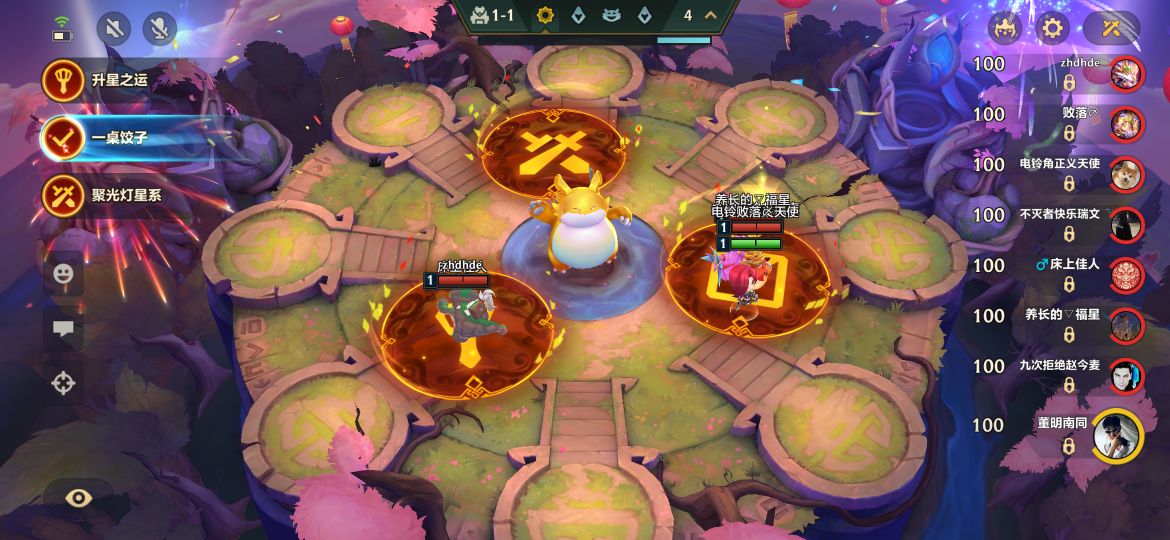The height and width of the screenshot is (540, 1170).
Task: Expand the stage tracker arrow
Action: tap(711, 15)
